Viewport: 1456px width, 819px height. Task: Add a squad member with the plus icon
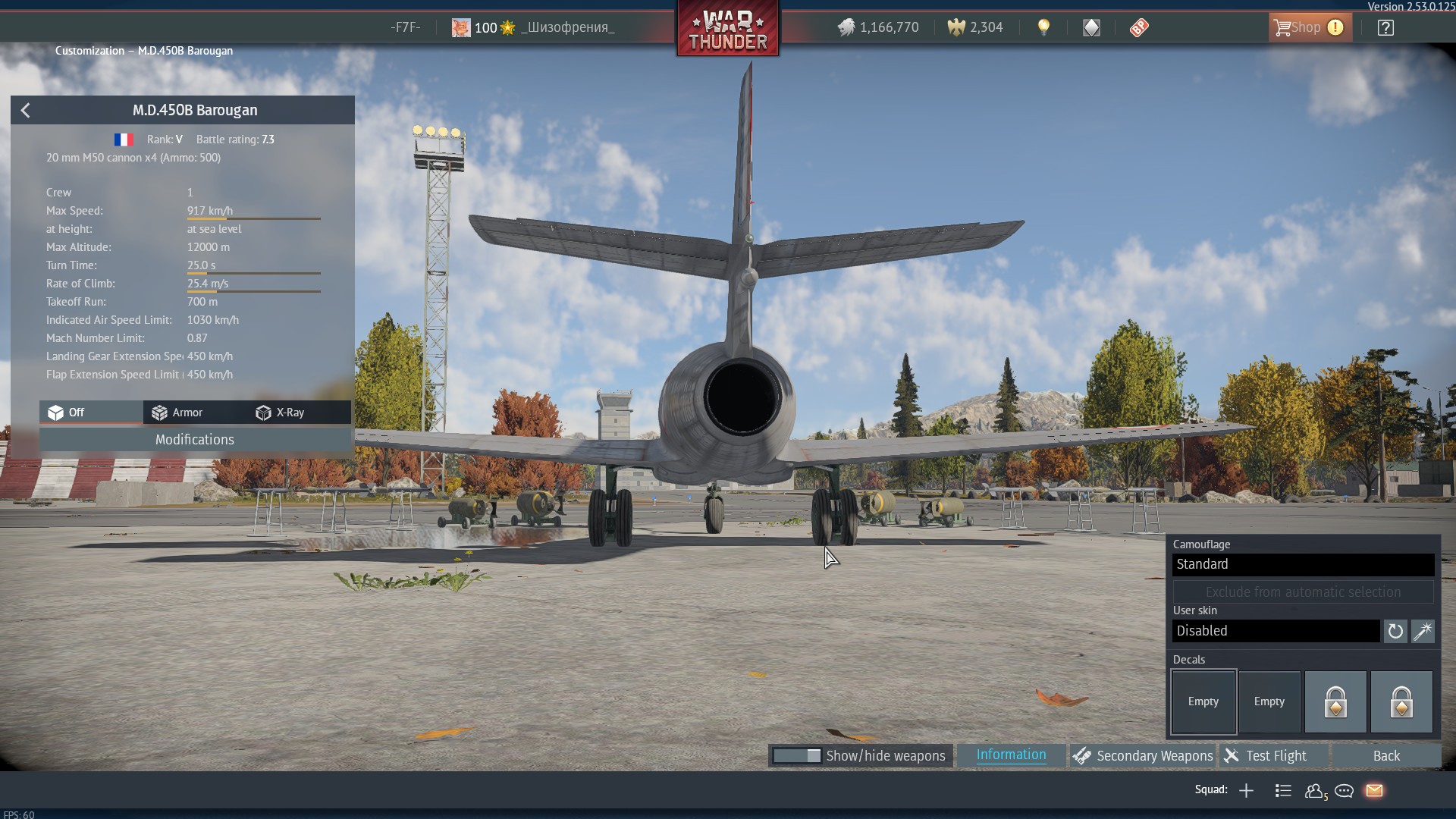click(x=1246, y=791)
